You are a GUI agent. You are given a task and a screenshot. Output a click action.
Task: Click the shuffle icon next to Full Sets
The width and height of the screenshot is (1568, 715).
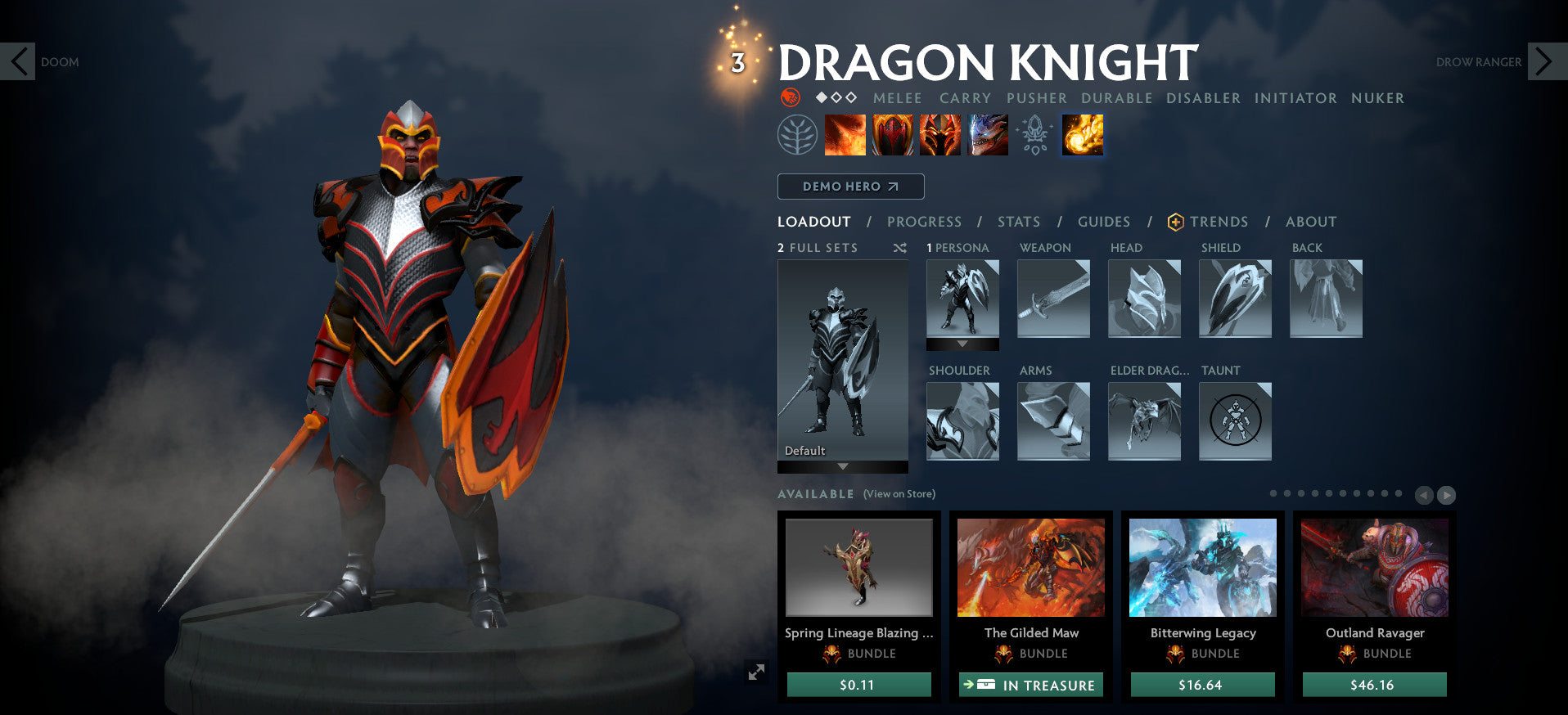899,247
